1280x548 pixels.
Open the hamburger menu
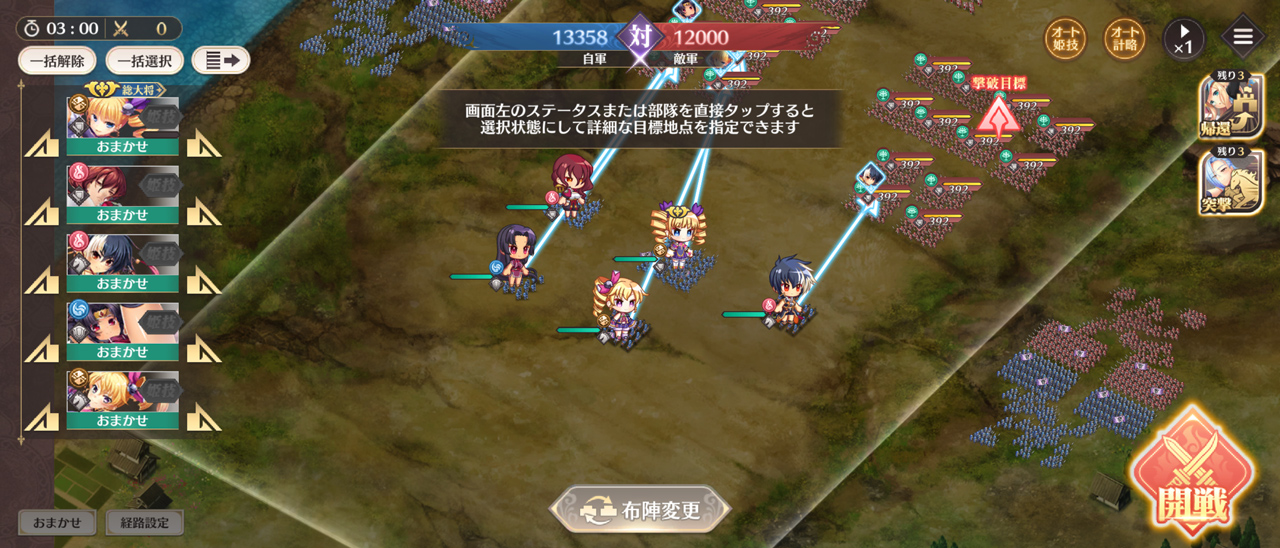coord(1243,38)
